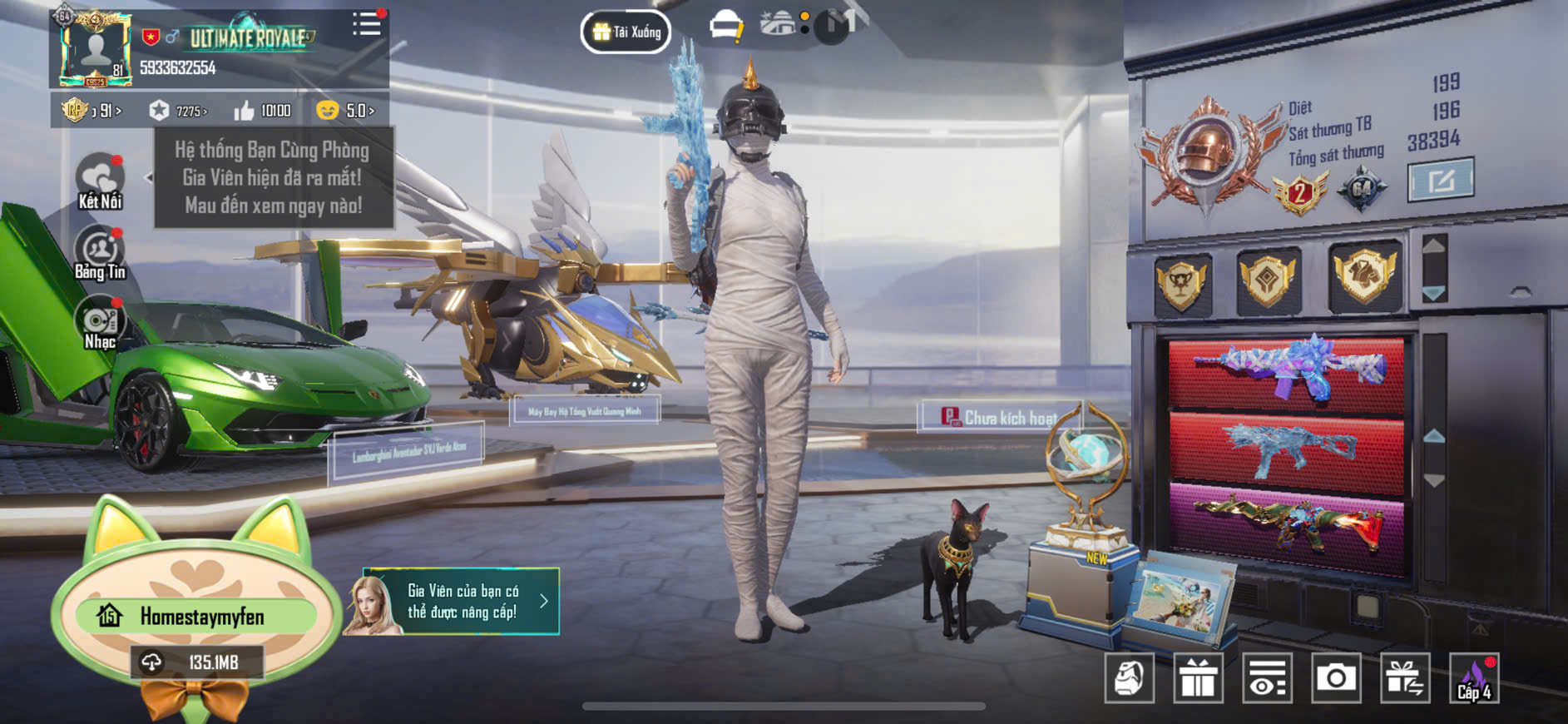Open the Nhạc music icon
1568x724 pixels.
[x=100, y=324]
